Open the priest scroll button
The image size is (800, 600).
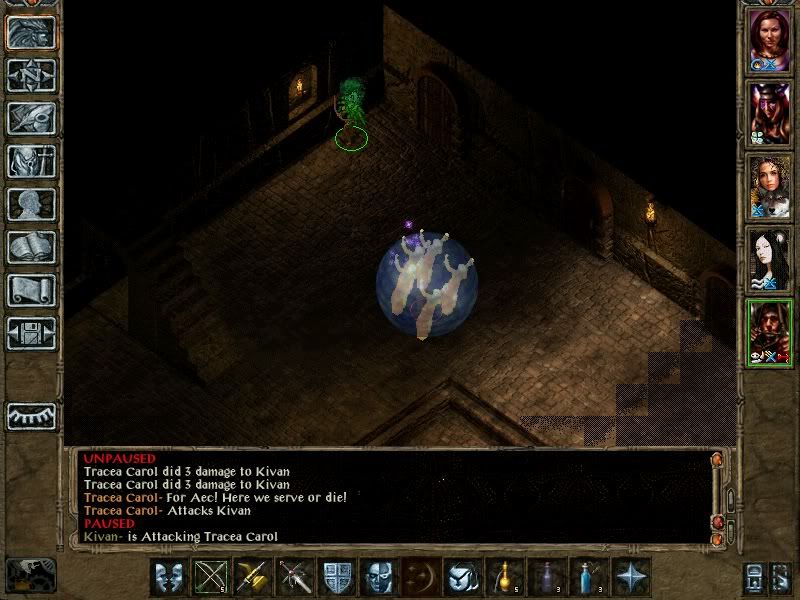pyautogui.click(x=31, y=290)
